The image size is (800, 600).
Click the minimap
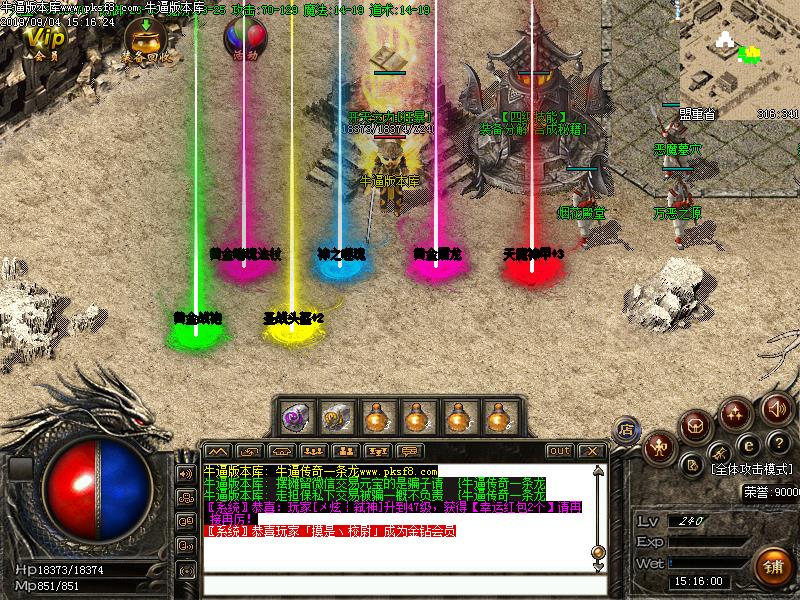[x=738, y=60]
